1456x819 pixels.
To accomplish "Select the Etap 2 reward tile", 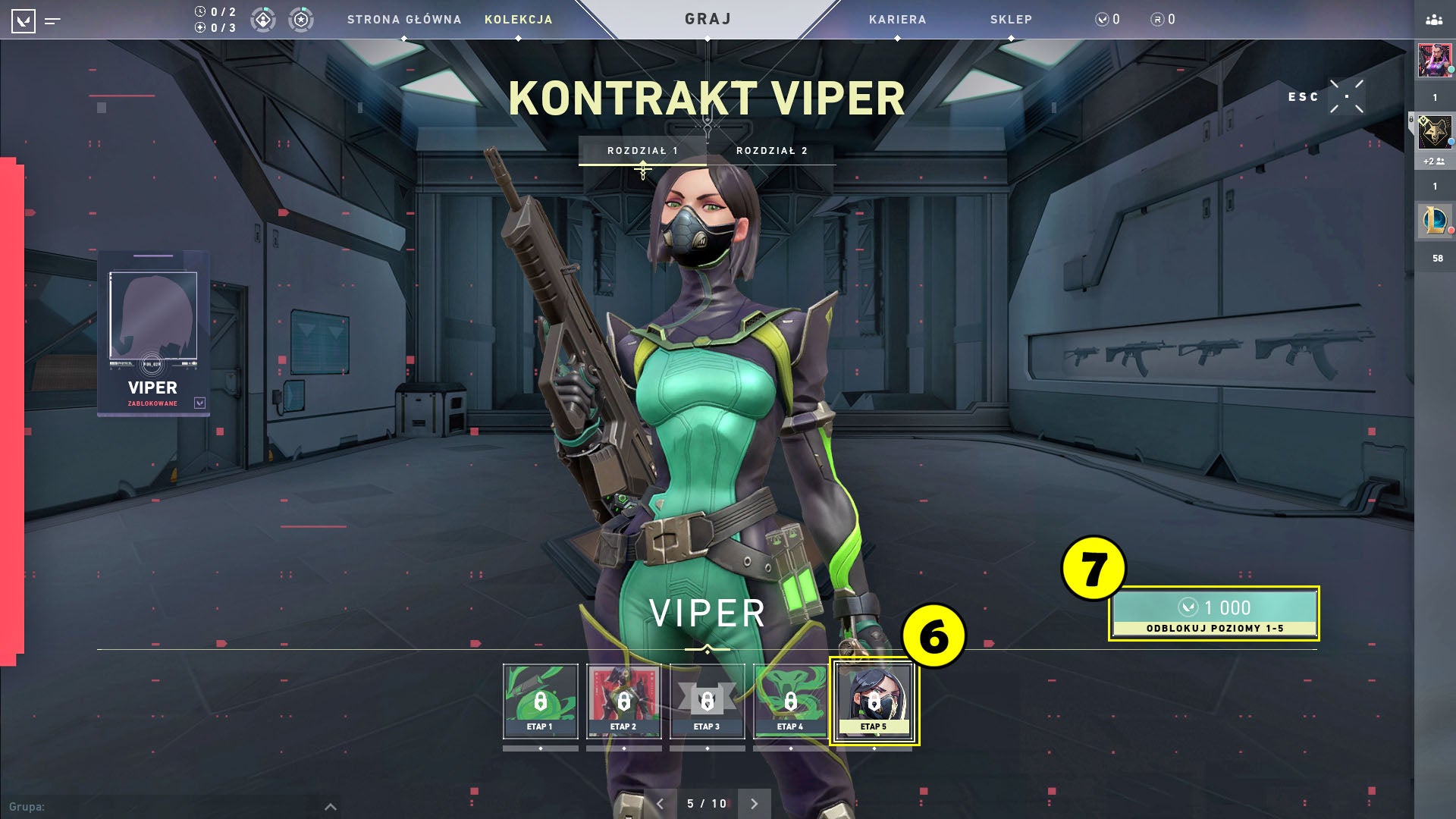I will tap(623, 701).
